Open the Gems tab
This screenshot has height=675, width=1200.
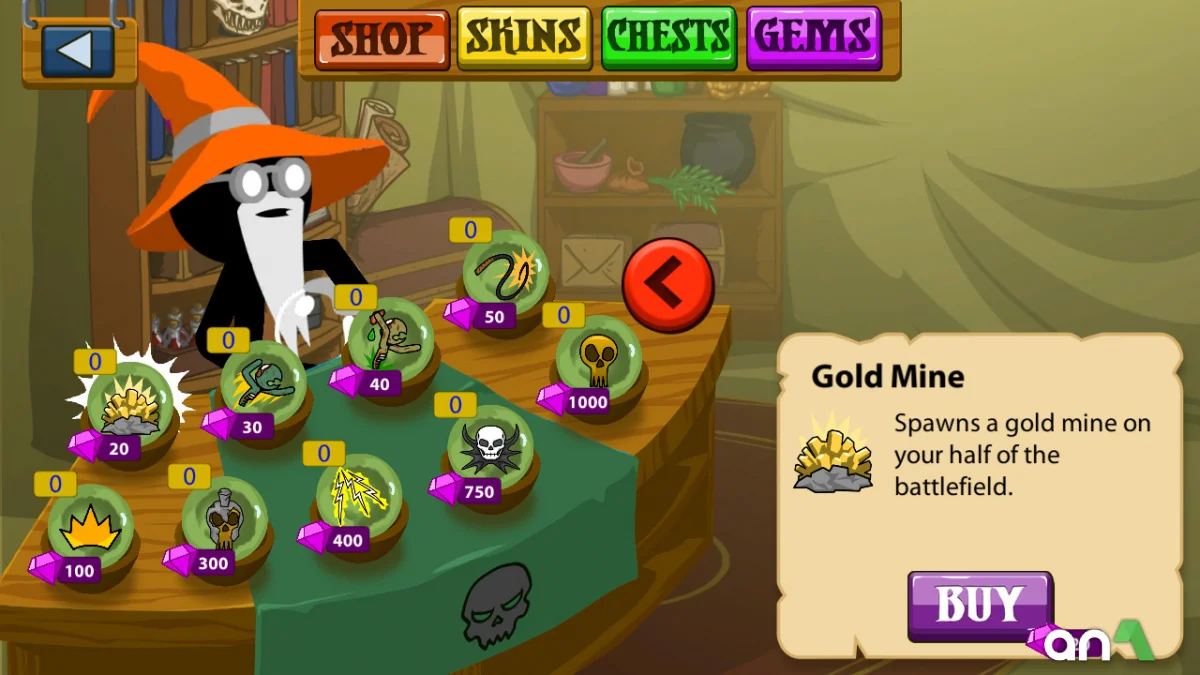pos(813,40)
